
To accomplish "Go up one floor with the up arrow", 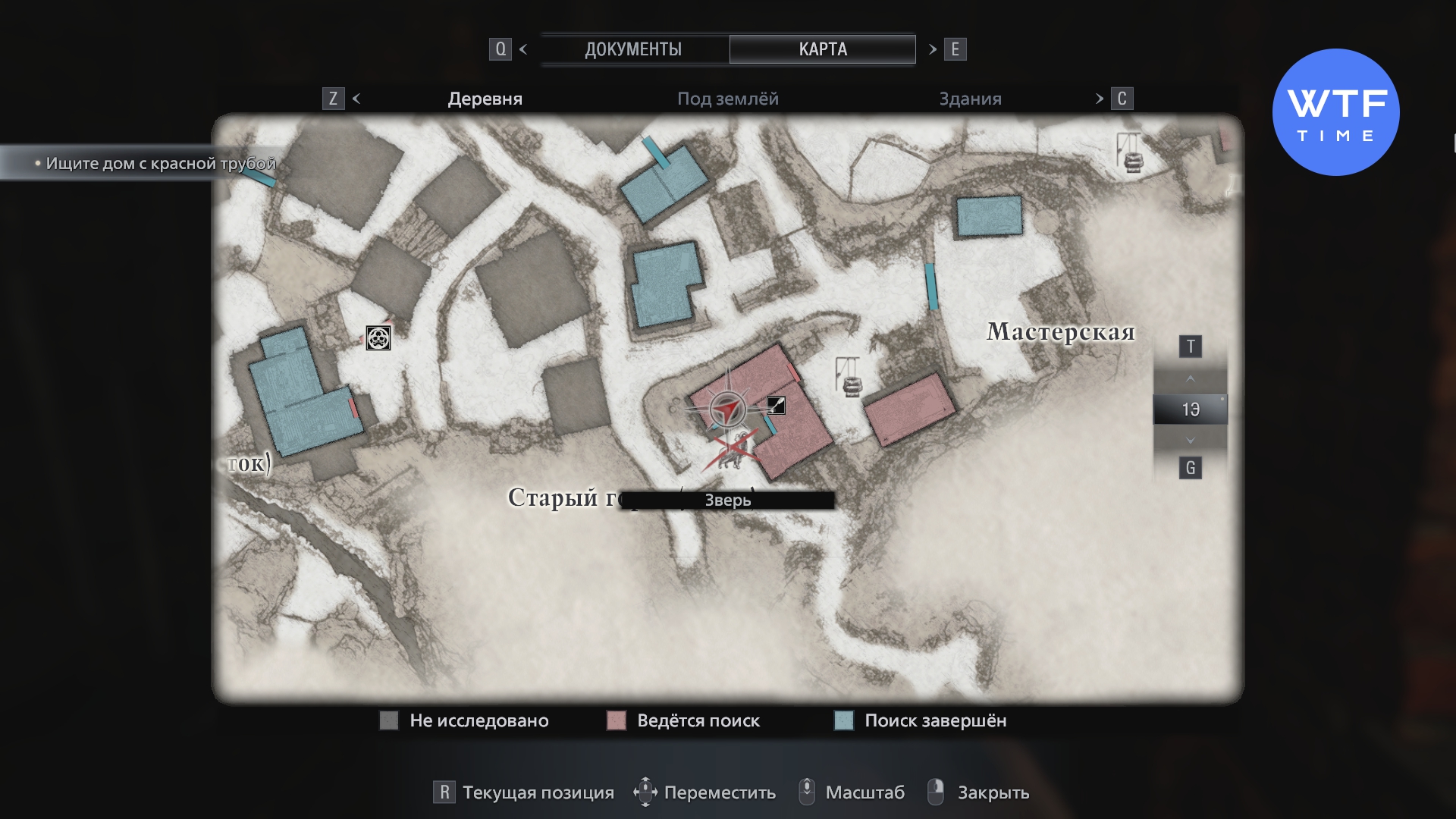I will (1190, 378).
